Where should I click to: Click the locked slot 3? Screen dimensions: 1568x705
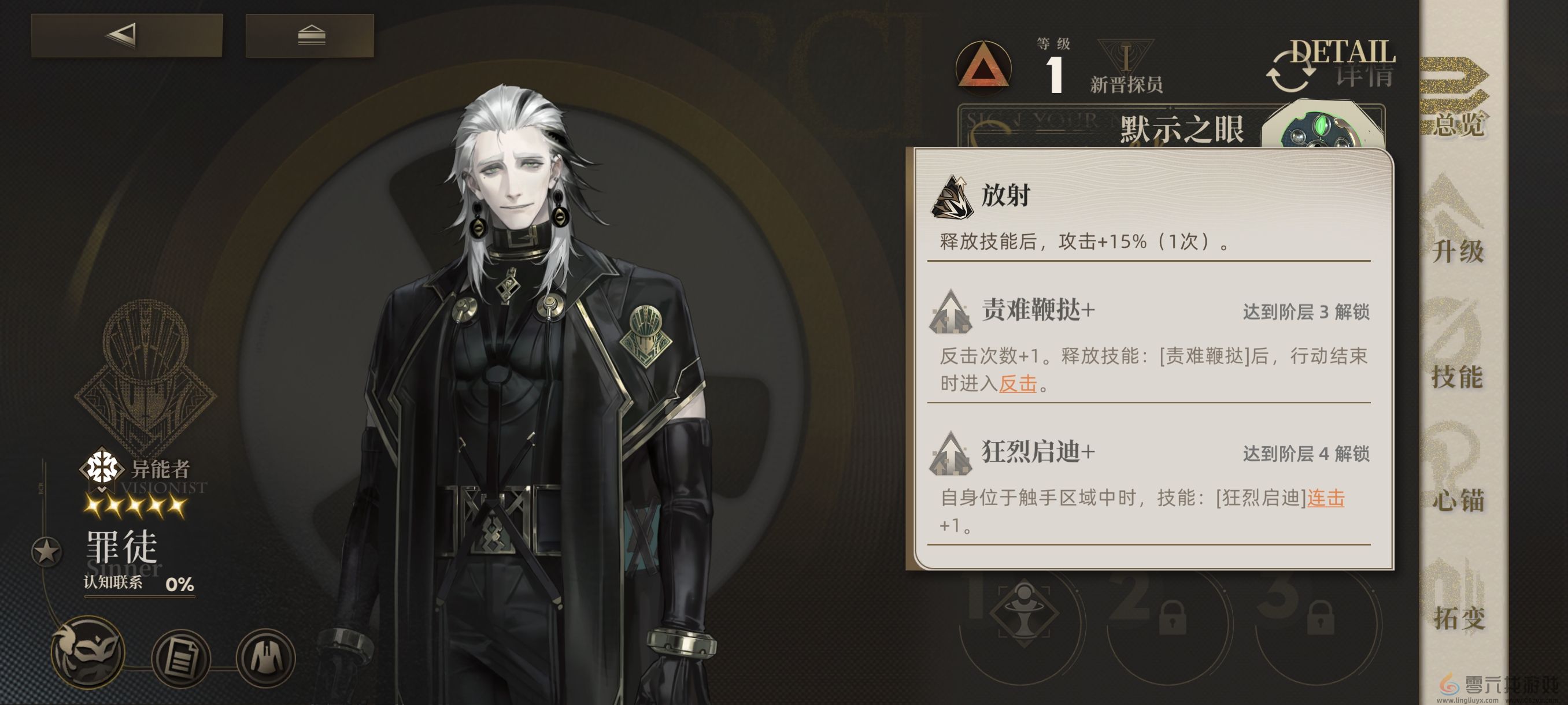pyautogui.click(x=1319, y=617)
